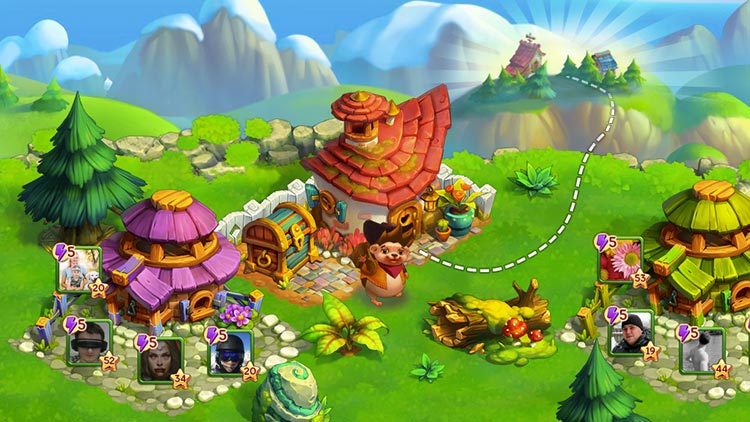750x422 pixels.
Task: Open the family photo friend portrait, level 20
Action: pos(79,269)
